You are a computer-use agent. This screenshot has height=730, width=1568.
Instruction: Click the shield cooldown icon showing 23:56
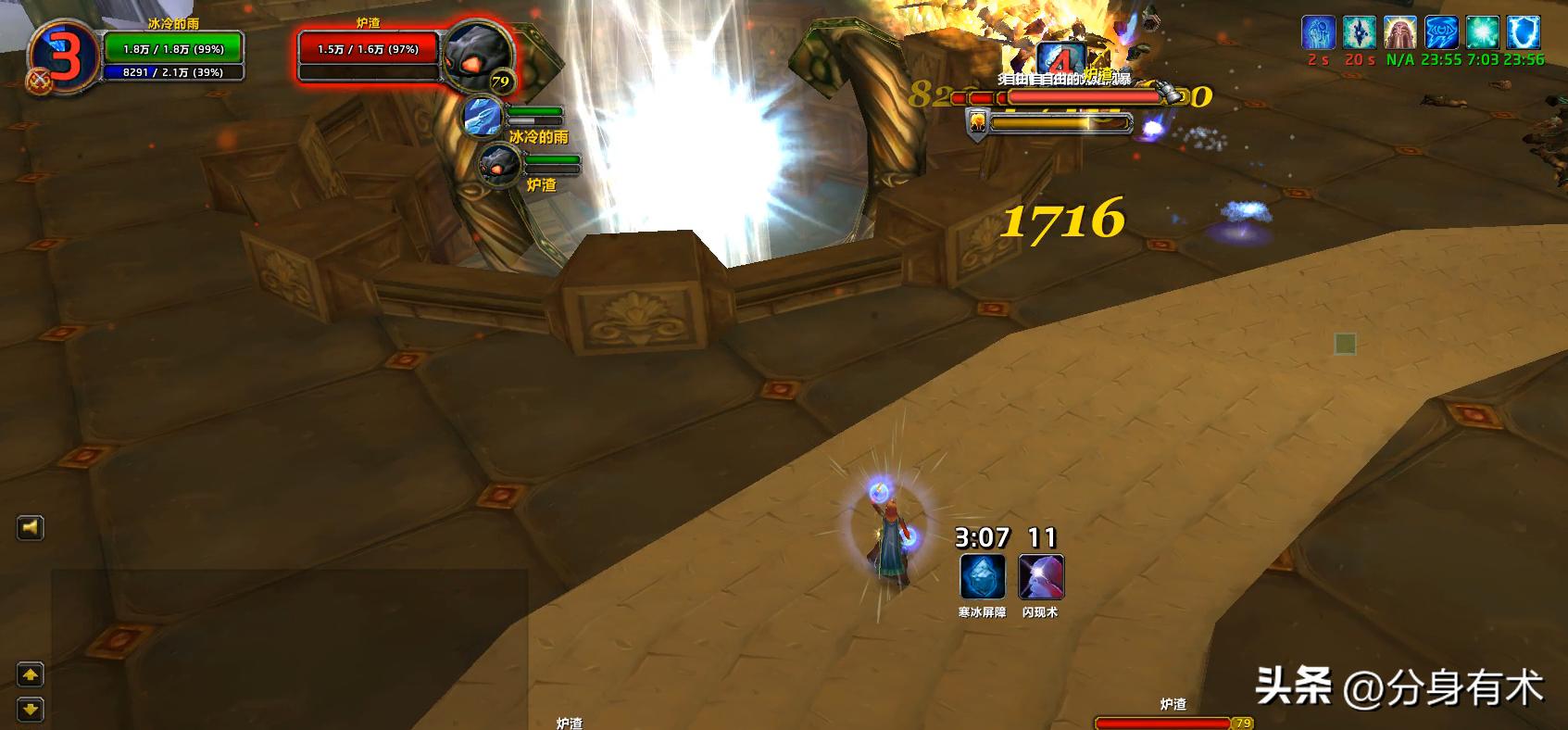tap(1523, 32)
